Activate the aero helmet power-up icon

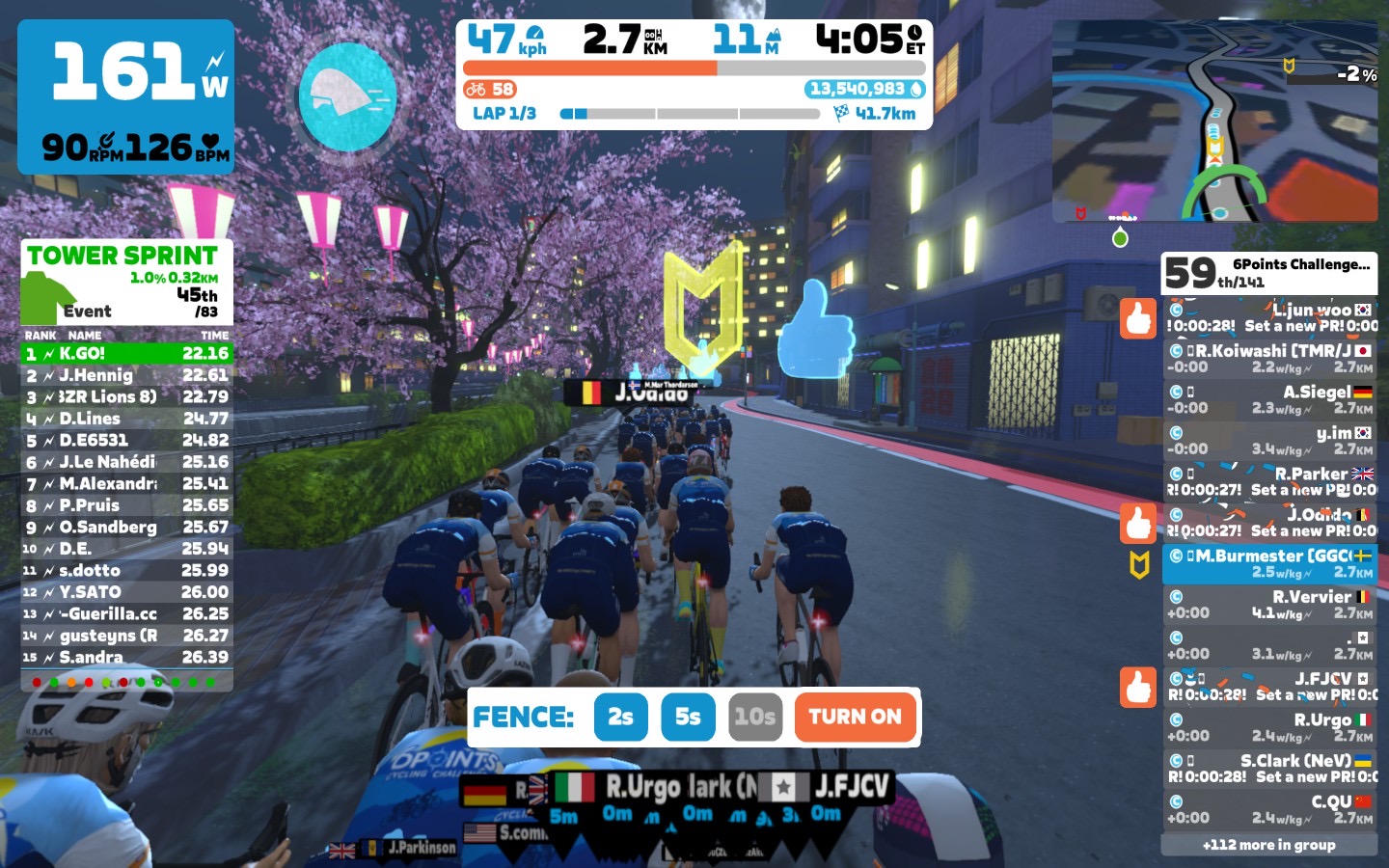[347, 96]
